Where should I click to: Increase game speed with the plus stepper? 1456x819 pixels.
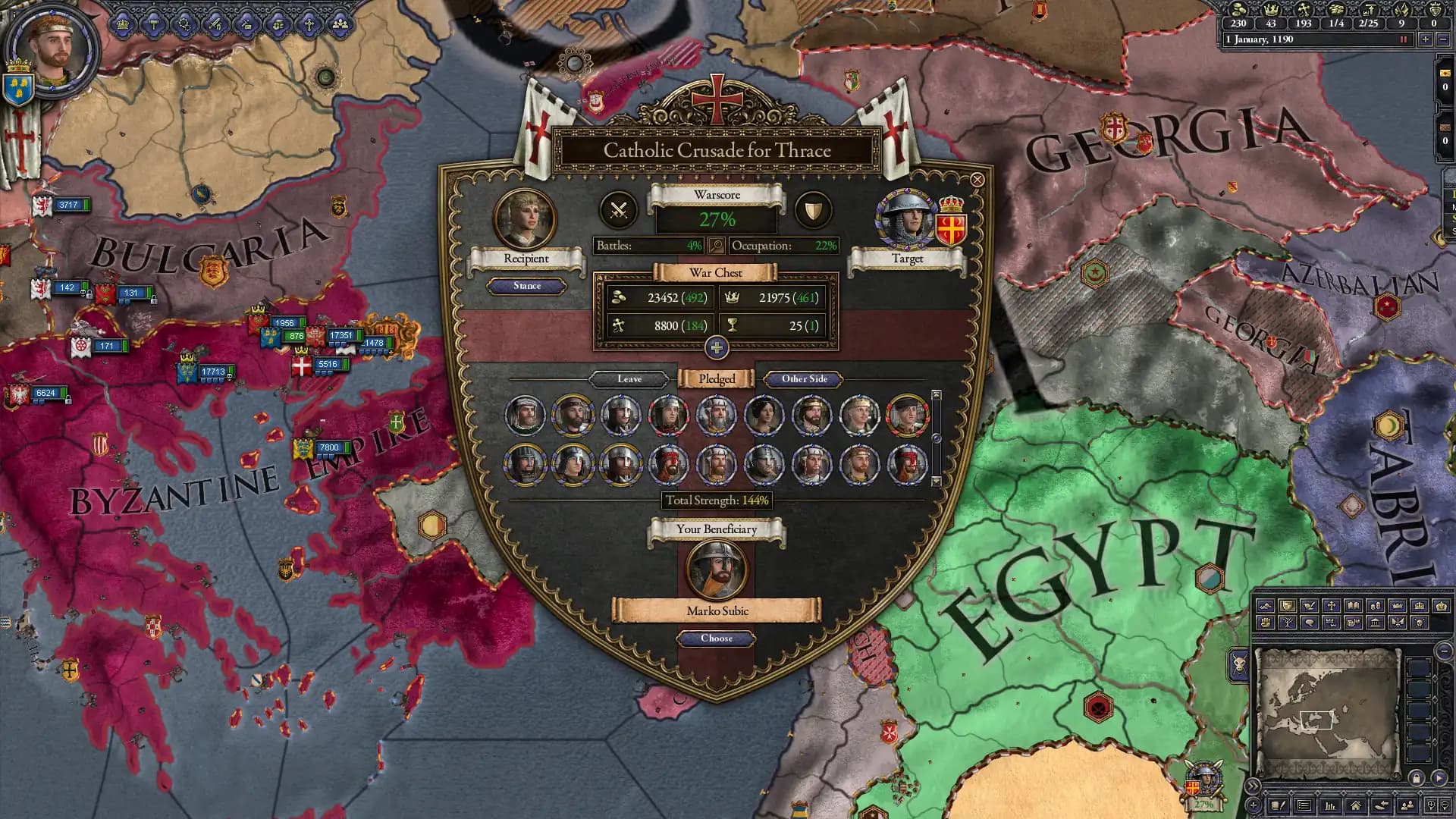[1425, 40]
